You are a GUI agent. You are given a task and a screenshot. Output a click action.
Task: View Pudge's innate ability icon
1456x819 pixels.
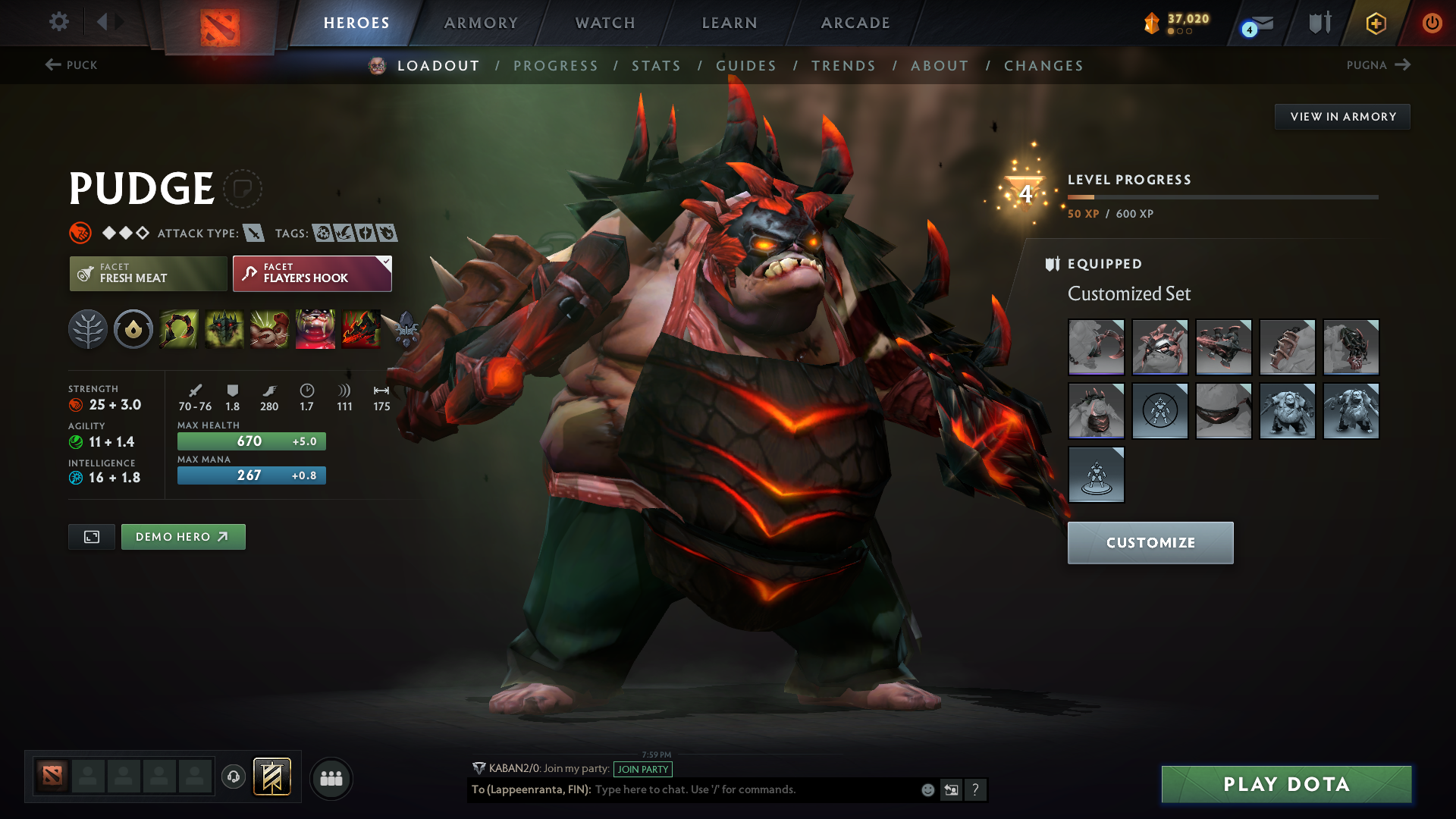[133, 329]
